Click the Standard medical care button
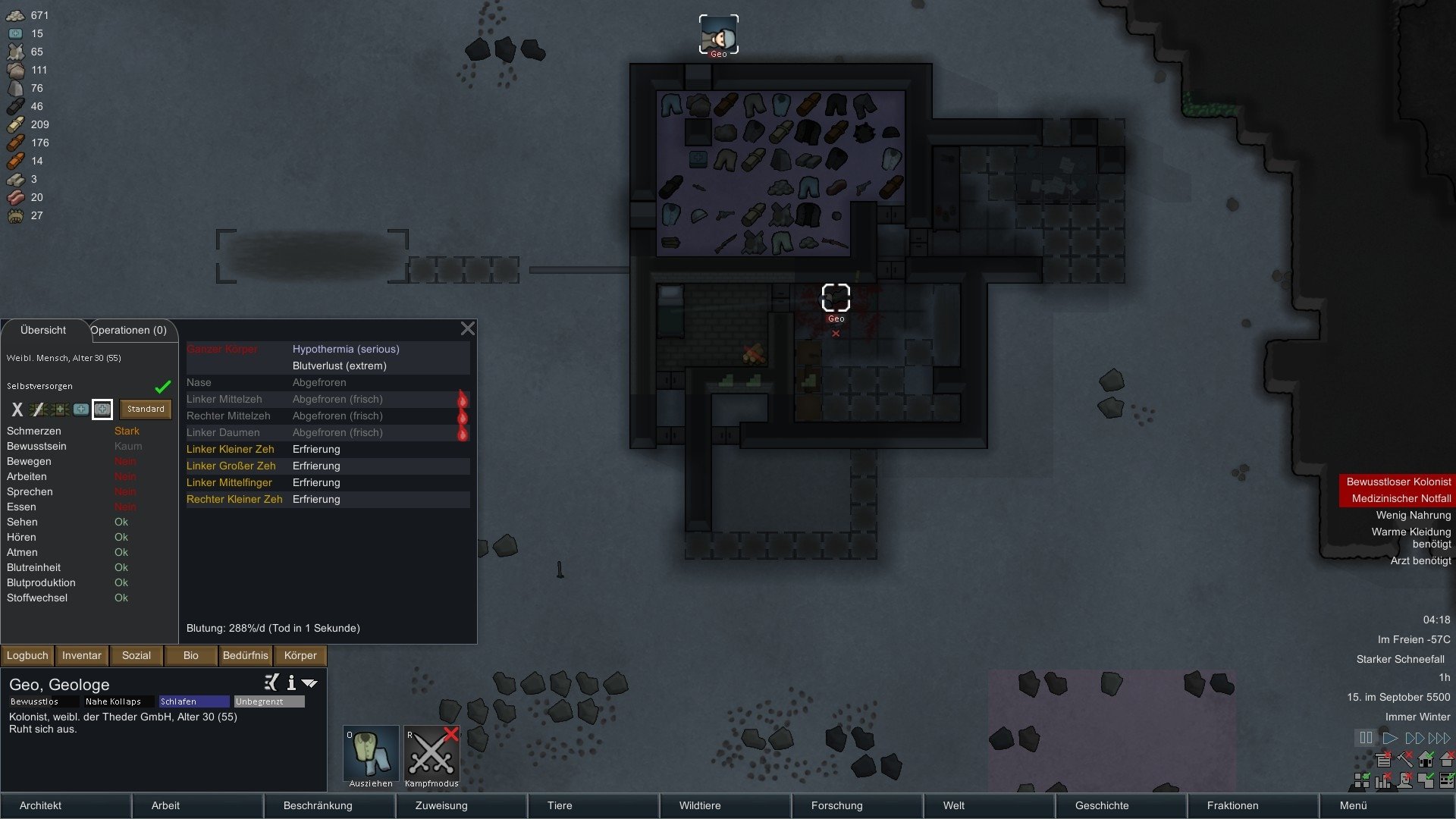 pos(146,409)
